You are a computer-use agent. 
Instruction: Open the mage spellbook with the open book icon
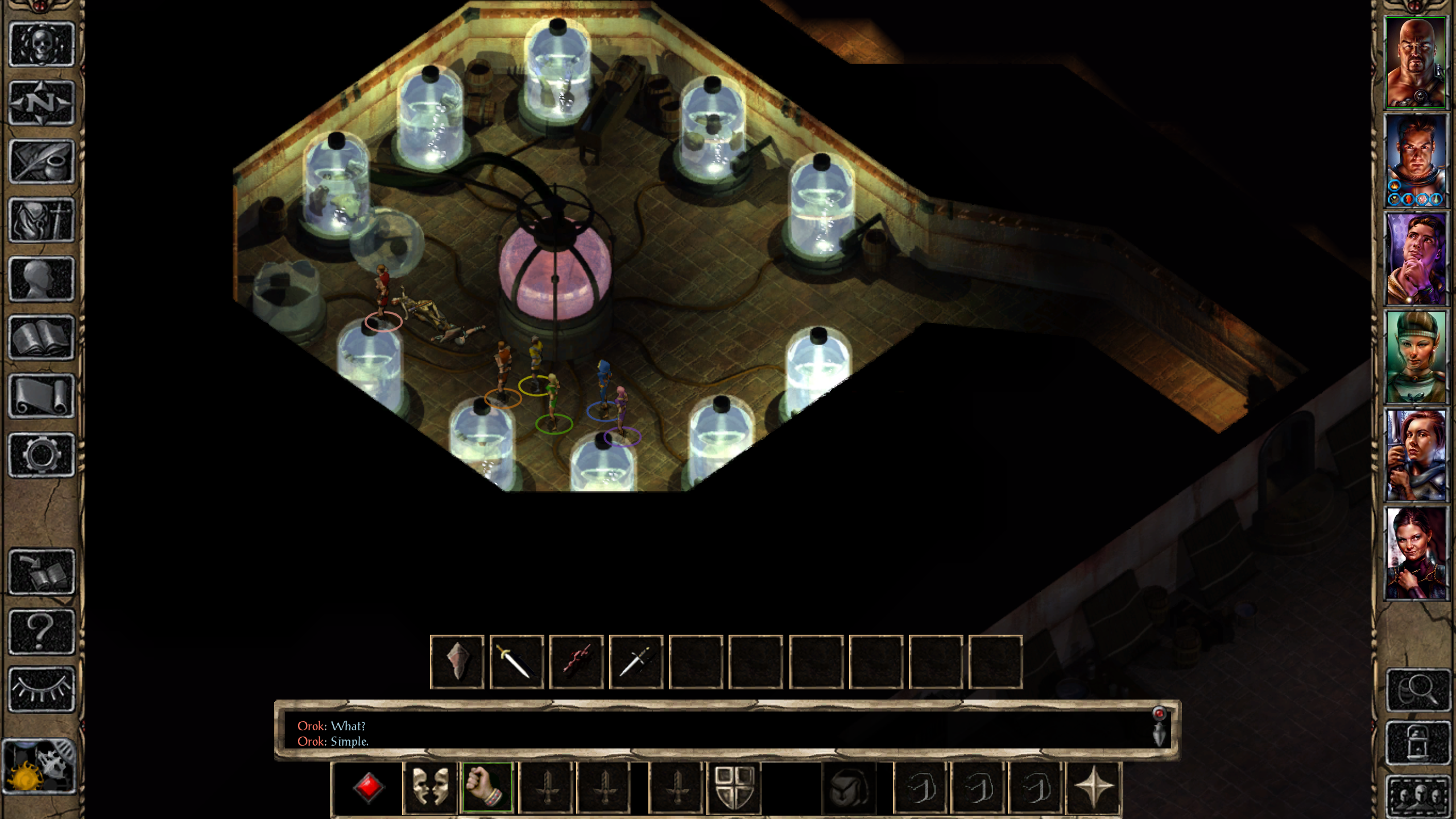[42, 338]
